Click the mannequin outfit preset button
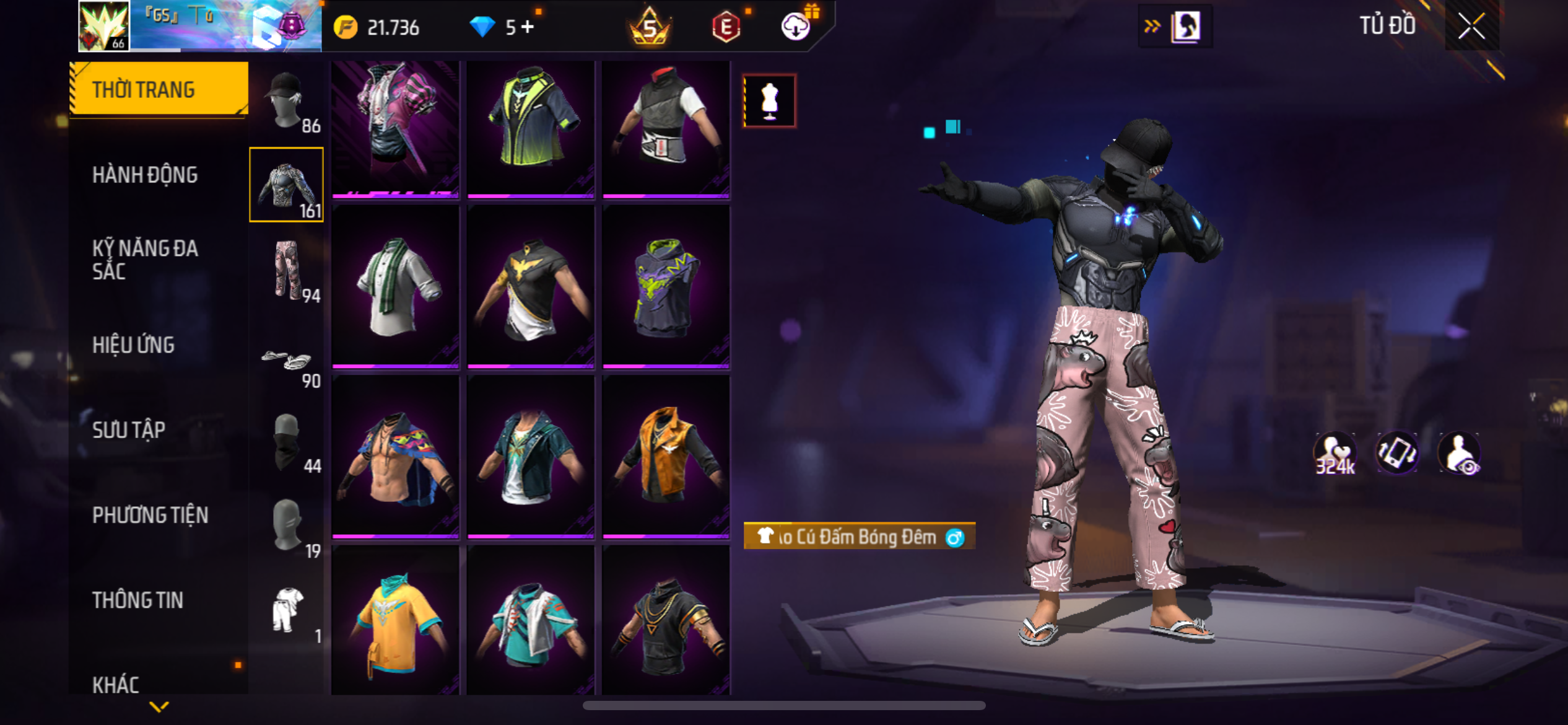Image resolution: width=1568 pixels, height=725 pixels. pyautogui.click(x=770, y=101)
